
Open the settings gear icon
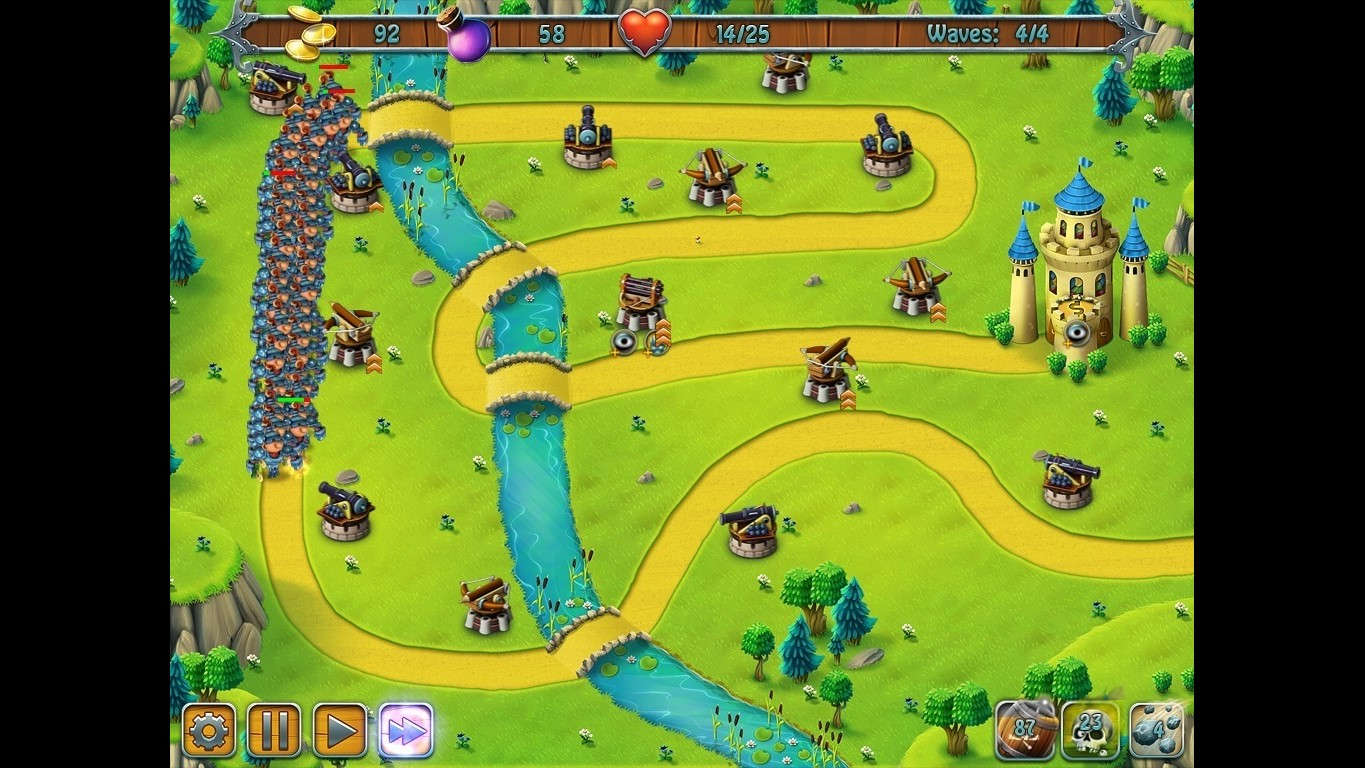pyautogui.click(x=210, y=731)
